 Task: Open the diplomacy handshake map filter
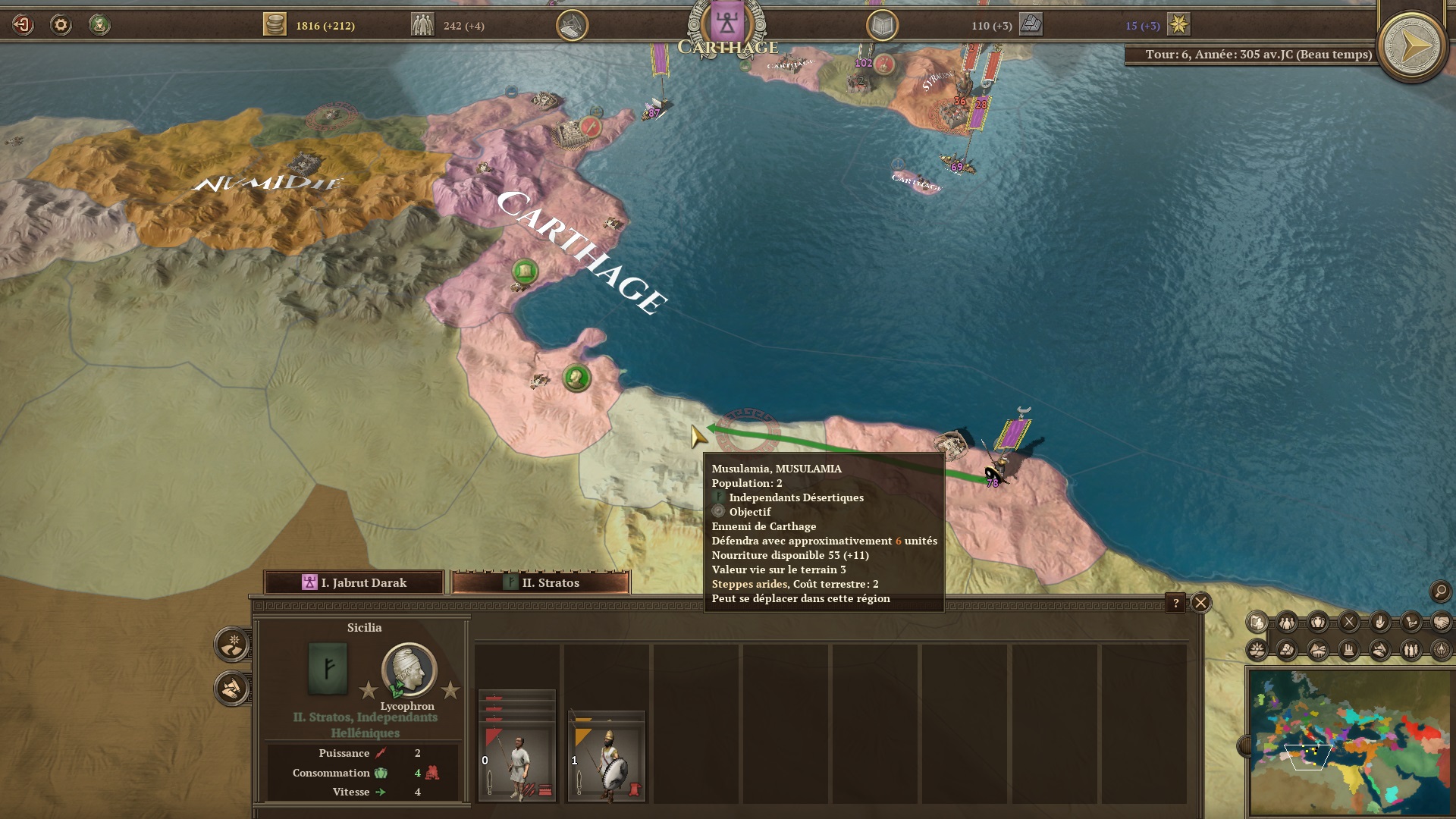pos(1441,623)
